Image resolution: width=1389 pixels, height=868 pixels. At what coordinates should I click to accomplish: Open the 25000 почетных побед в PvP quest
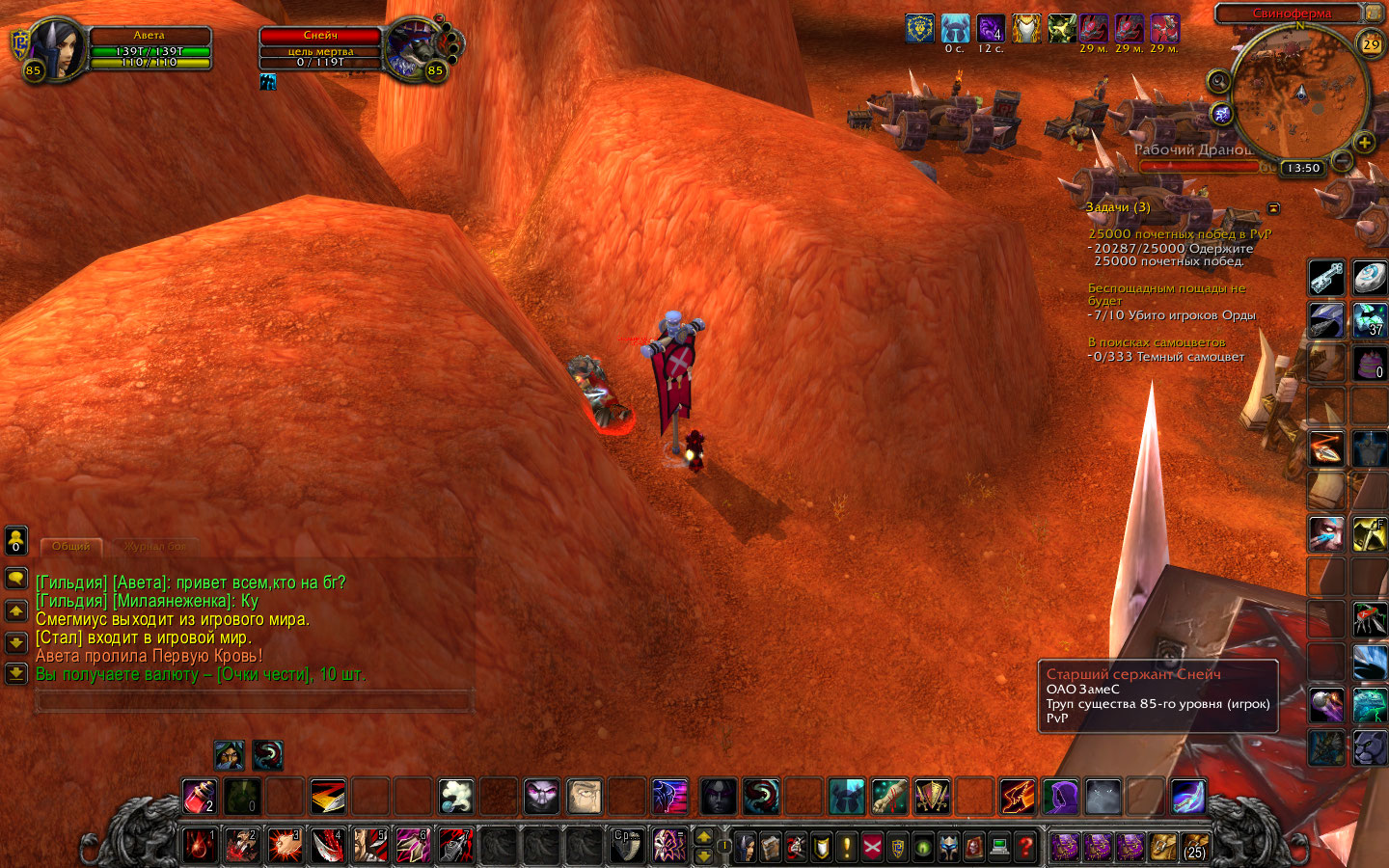(x=1179, y=234)
